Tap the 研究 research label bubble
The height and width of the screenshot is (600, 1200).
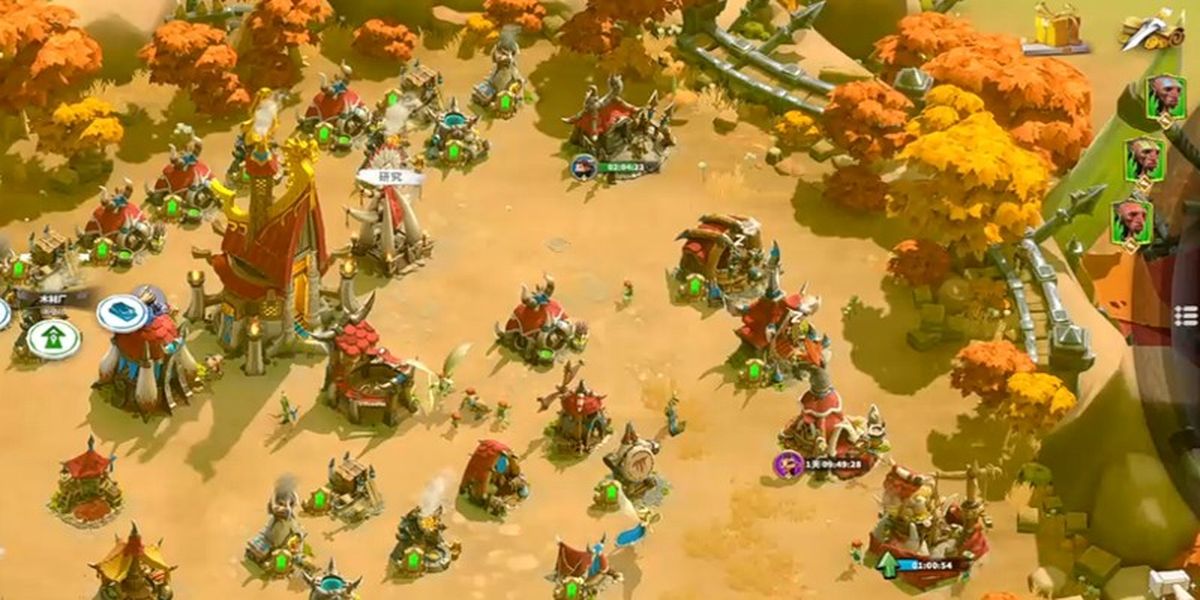point(390,177)
